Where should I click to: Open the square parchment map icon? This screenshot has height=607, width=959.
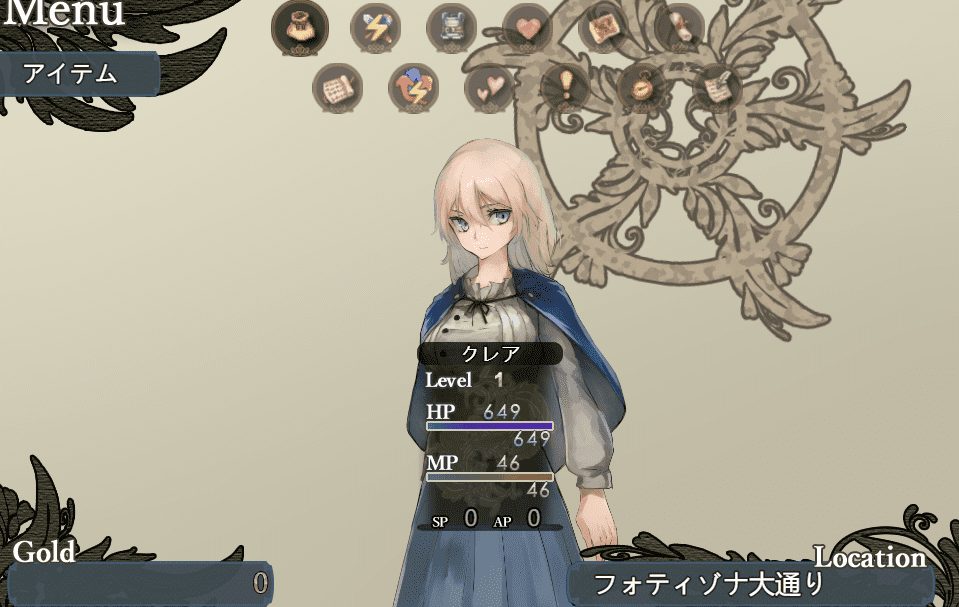click(x=603, y=26)
